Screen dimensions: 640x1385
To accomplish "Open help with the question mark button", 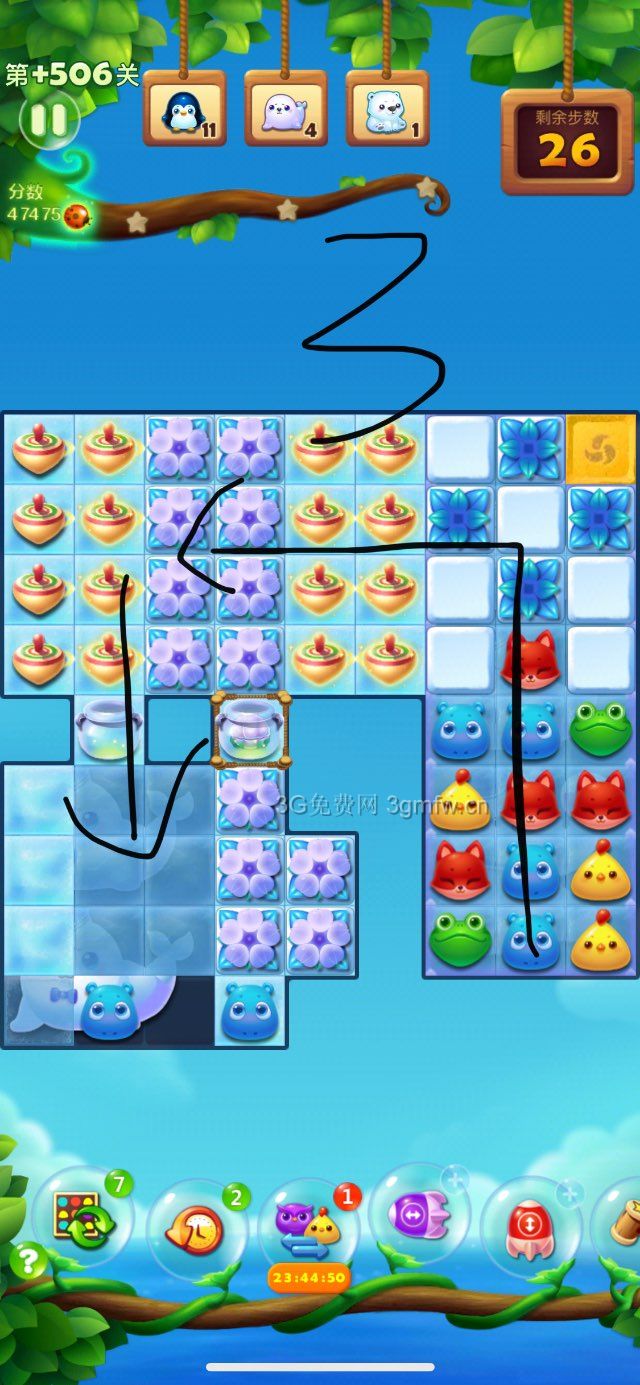I will [29, 1262].
